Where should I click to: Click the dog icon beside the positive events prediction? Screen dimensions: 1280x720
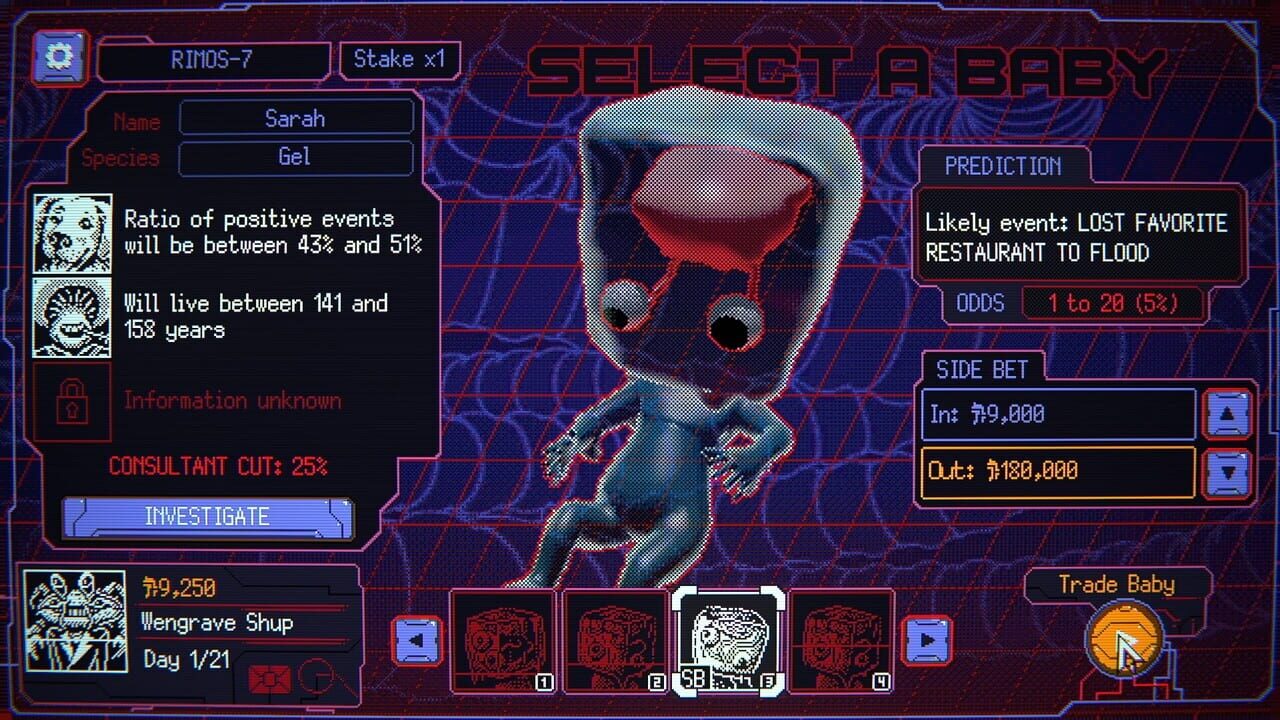coord(76,232)
